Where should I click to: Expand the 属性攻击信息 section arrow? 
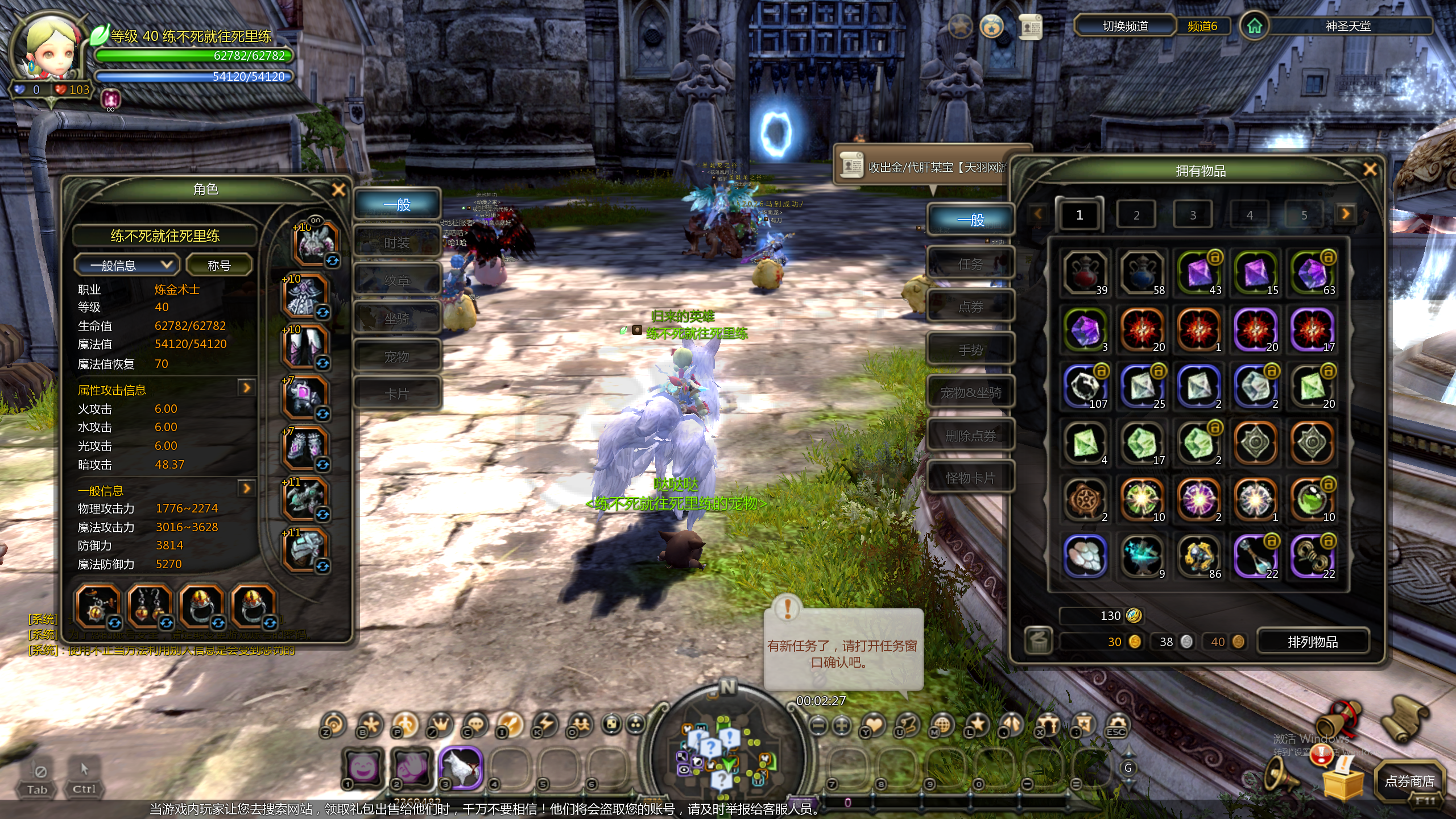pyautogui.click(x=246, y=388)
